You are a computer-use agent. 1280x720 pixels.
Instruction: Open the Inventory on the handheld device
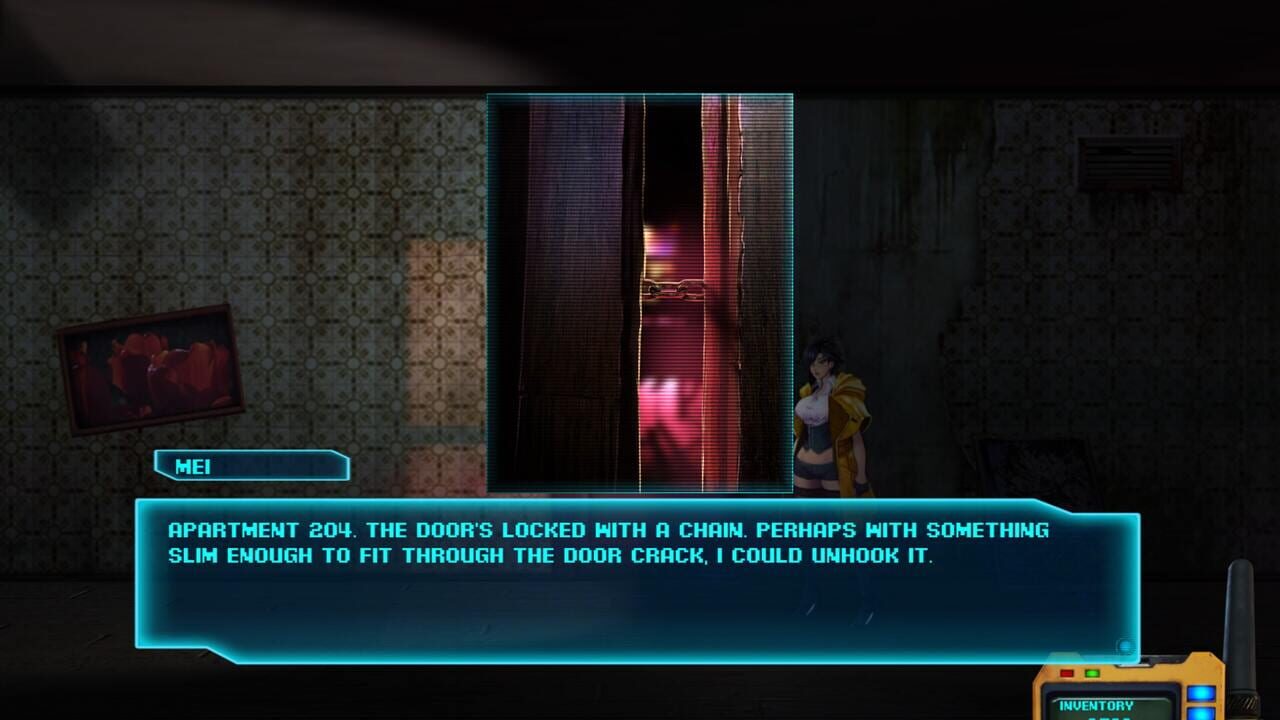tap(1096, 706)
